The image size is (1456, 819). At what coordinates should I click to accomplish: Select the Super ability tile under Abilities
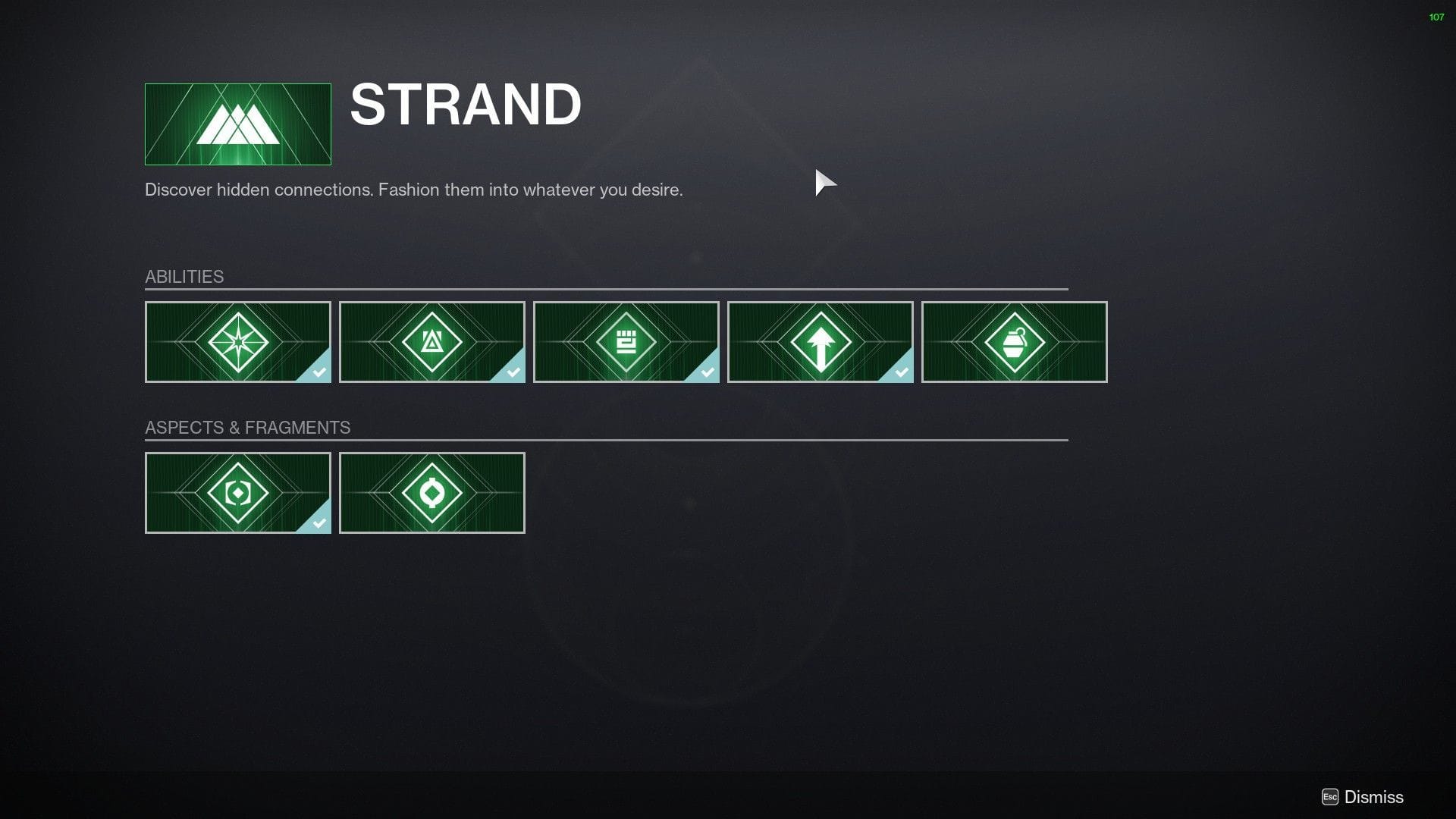pyautogui.click(x=237, y=342)
